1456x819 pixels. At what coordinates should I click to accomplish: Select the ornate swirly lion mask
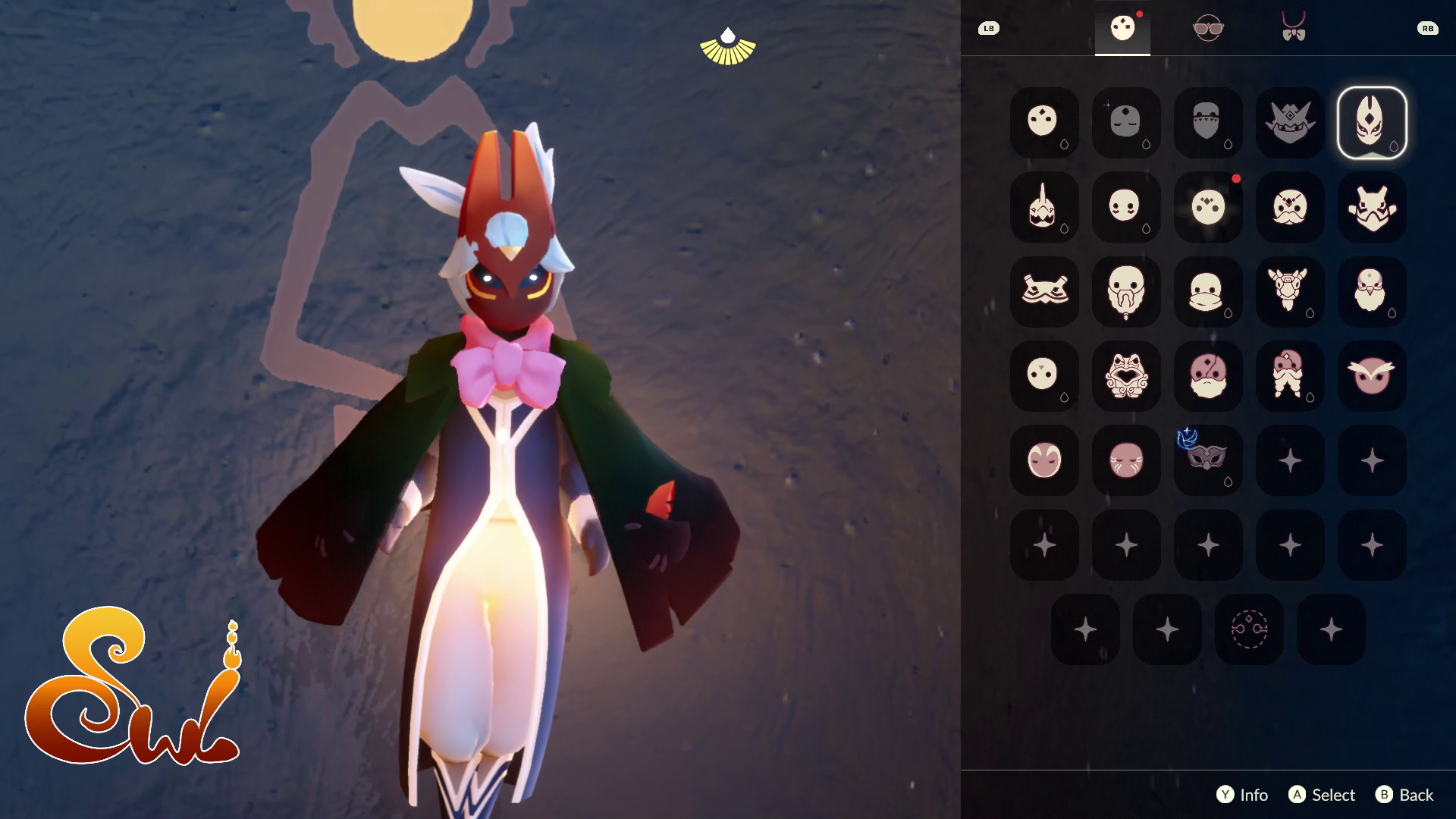(1125, 376)
